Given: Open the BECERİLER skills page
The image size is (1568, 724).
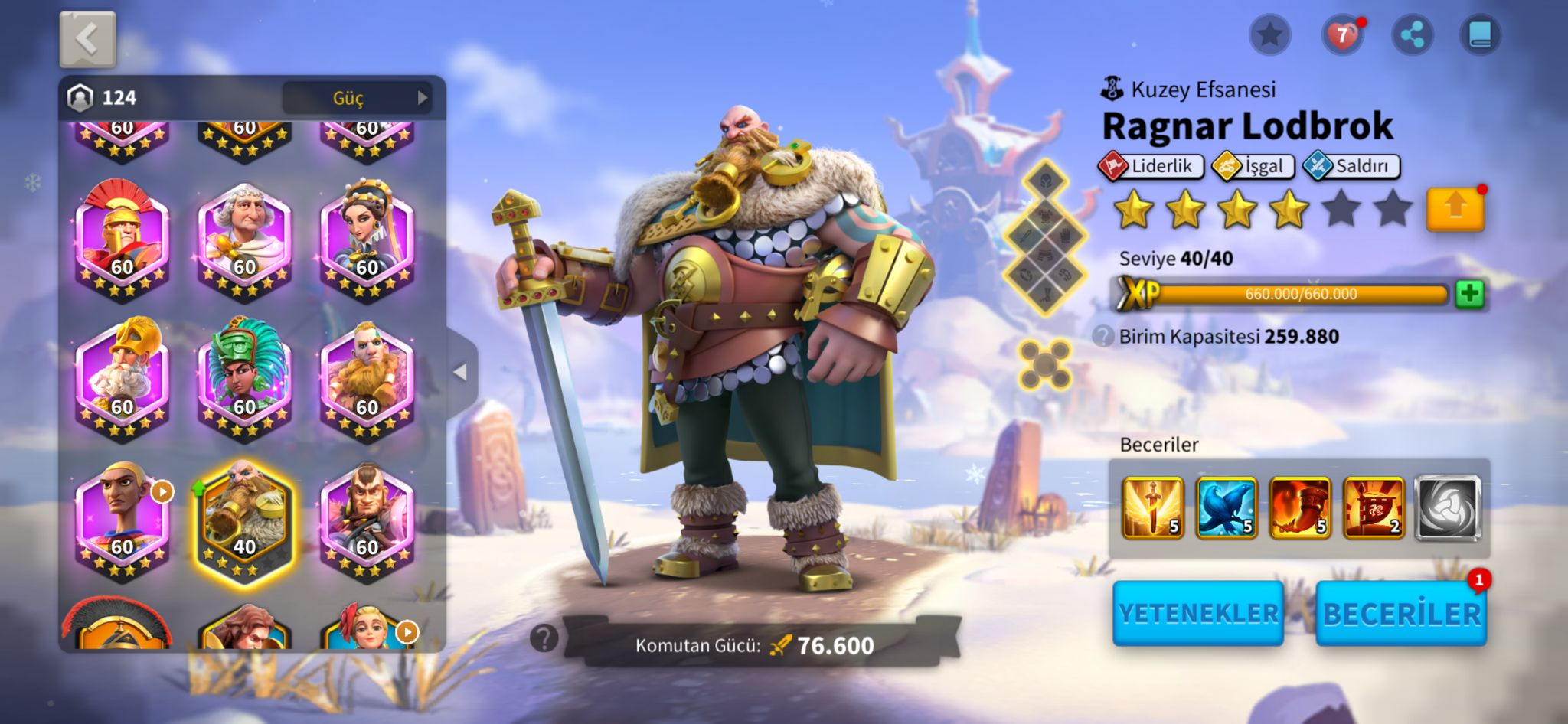Looking at the screenshot, I should (1401, 613).
